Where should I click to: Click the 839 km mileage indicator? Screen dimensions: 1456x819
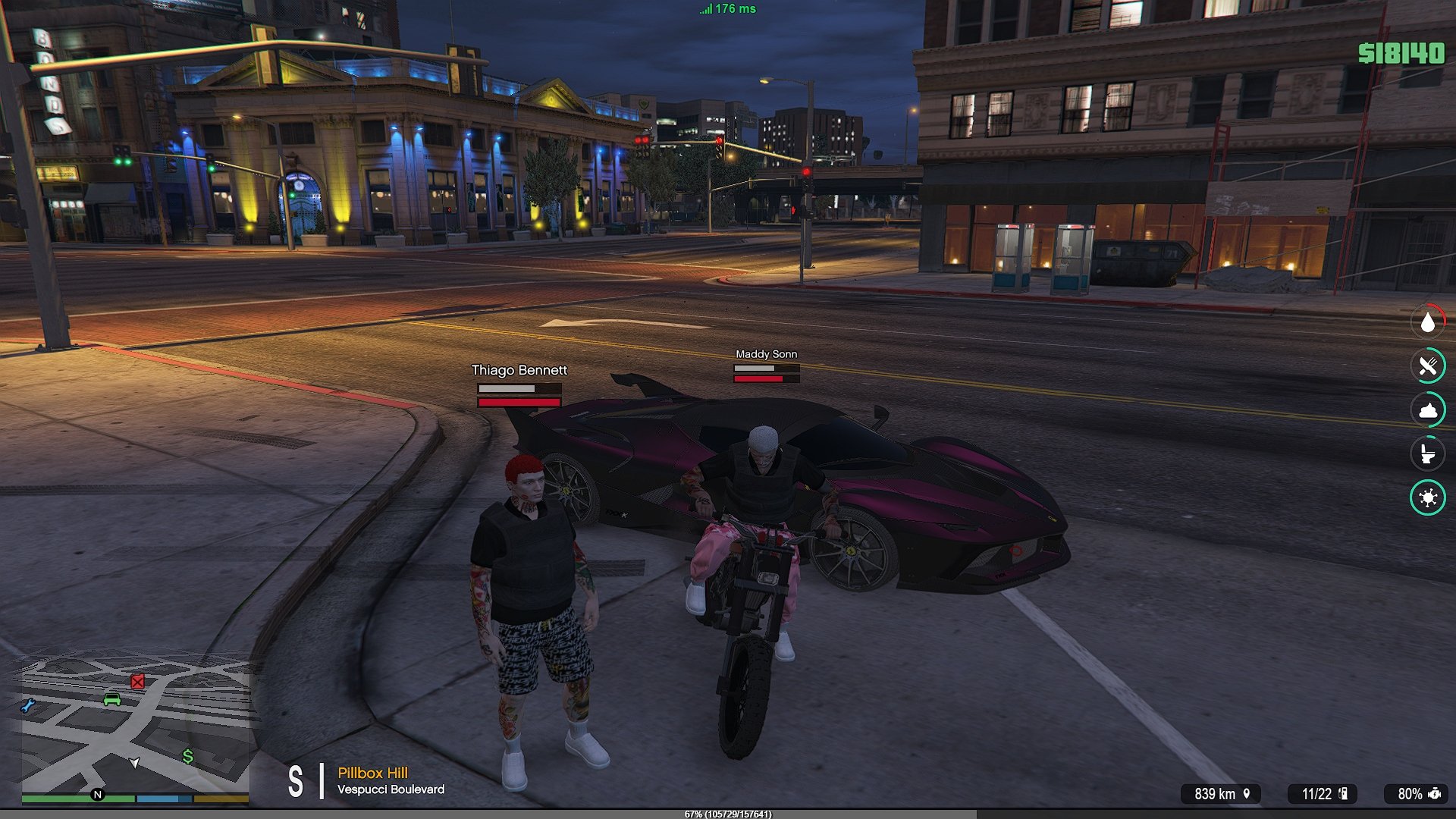tap(1222, 794)
